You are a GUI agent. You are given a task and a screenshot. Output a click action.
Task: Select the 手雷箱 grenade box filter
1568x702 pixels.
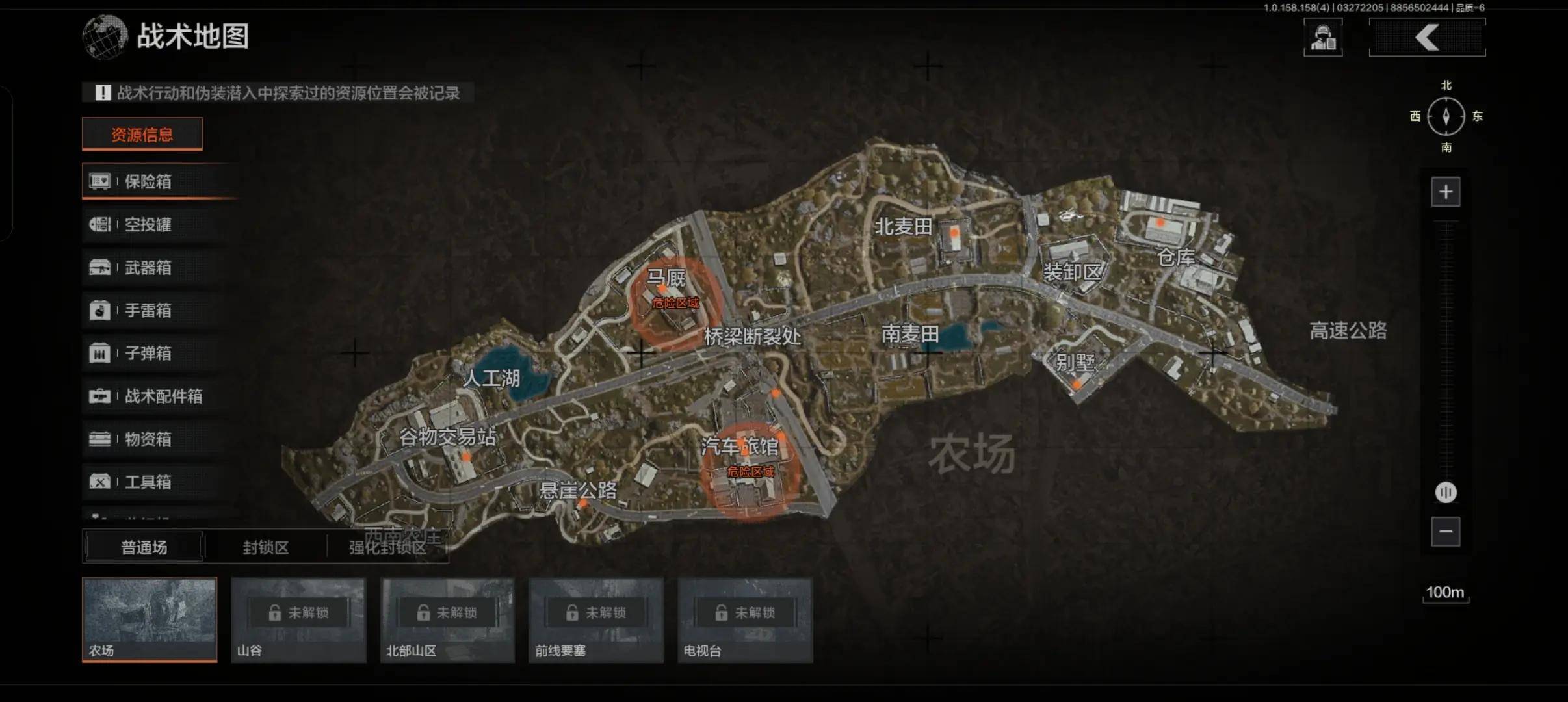101,311
